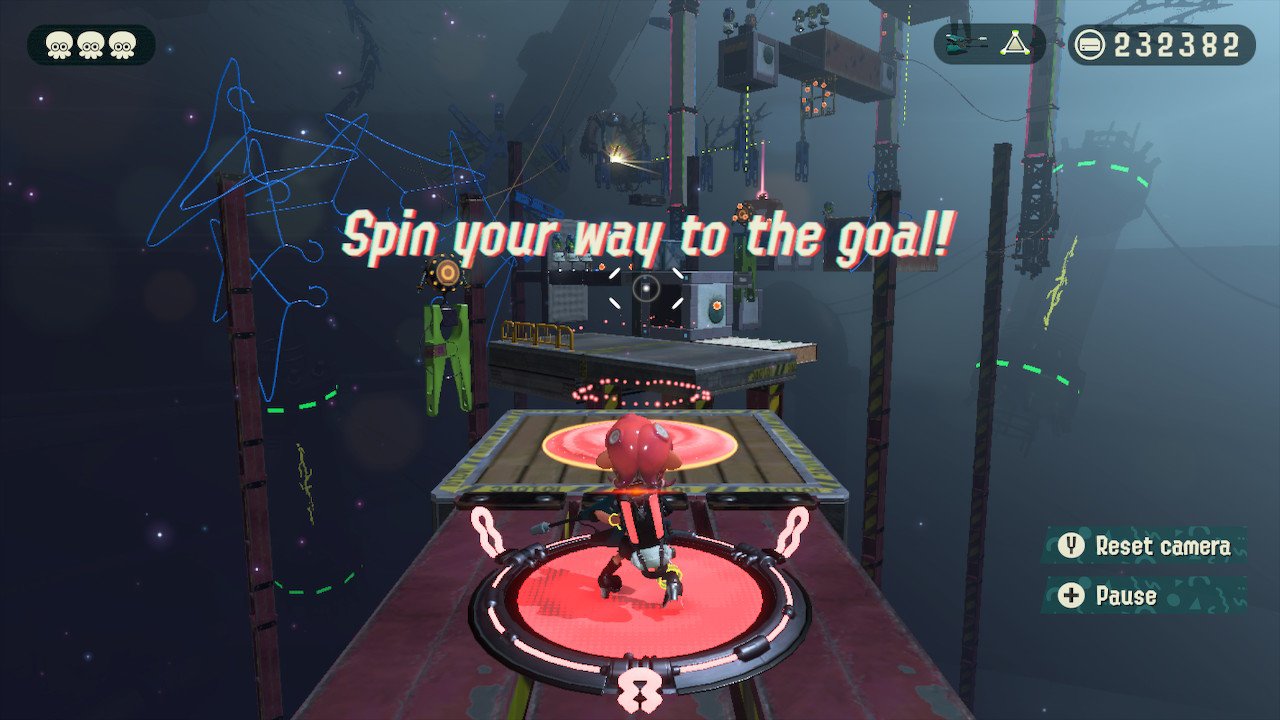Select the message Spin your way to the goal
Image resolution: width=1280 pixels, height=720 pixels.
pyautogui.click(x=648, y=237)
